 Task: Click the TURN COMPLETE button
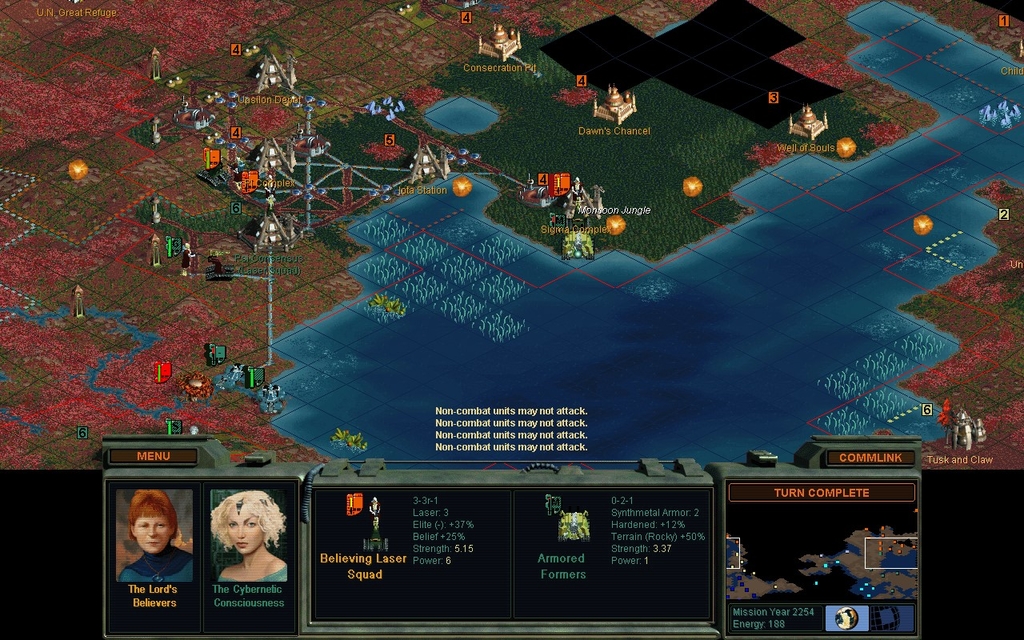tap(820, 493)
